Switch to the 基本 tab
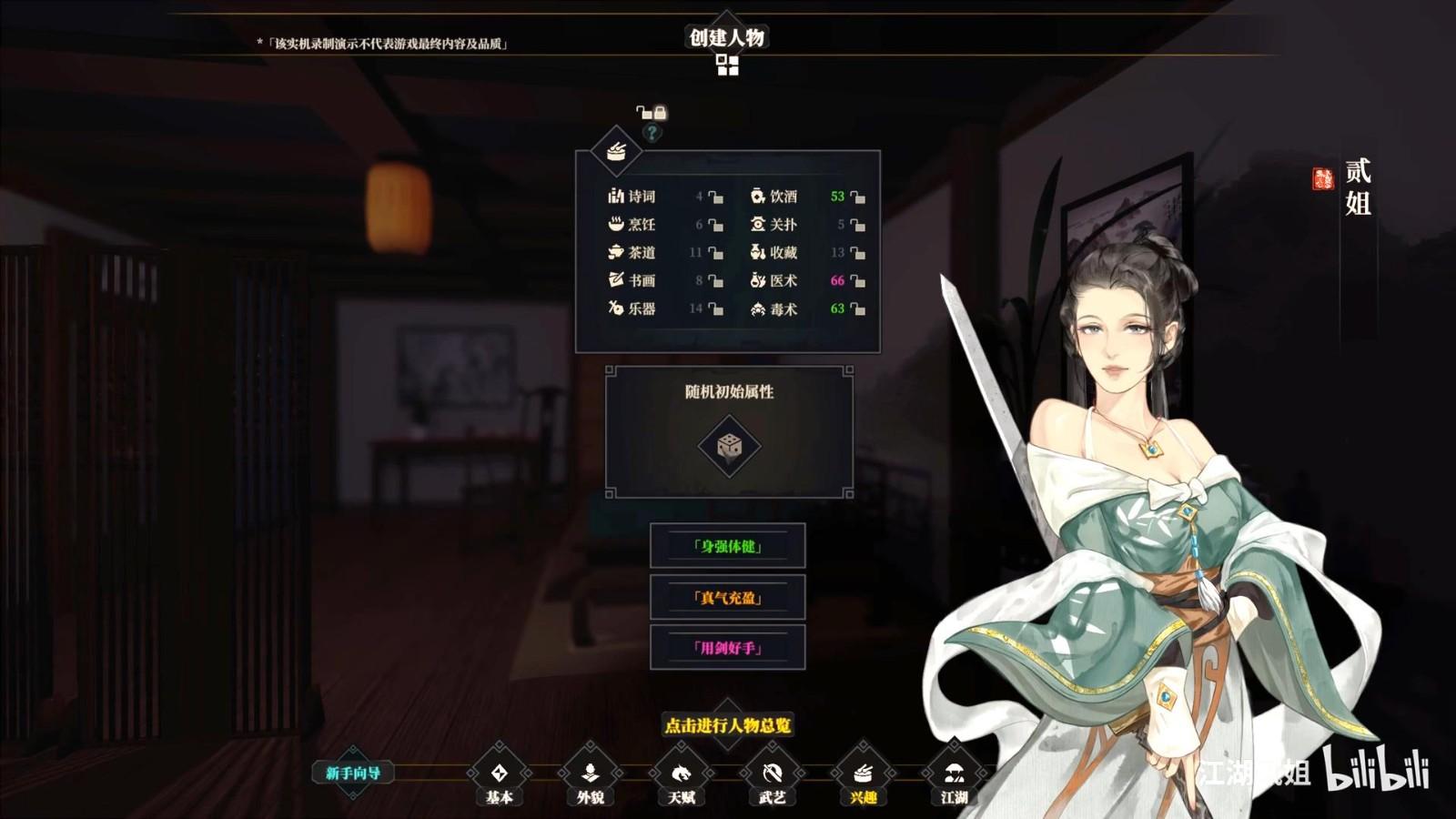 click(499, 774)
